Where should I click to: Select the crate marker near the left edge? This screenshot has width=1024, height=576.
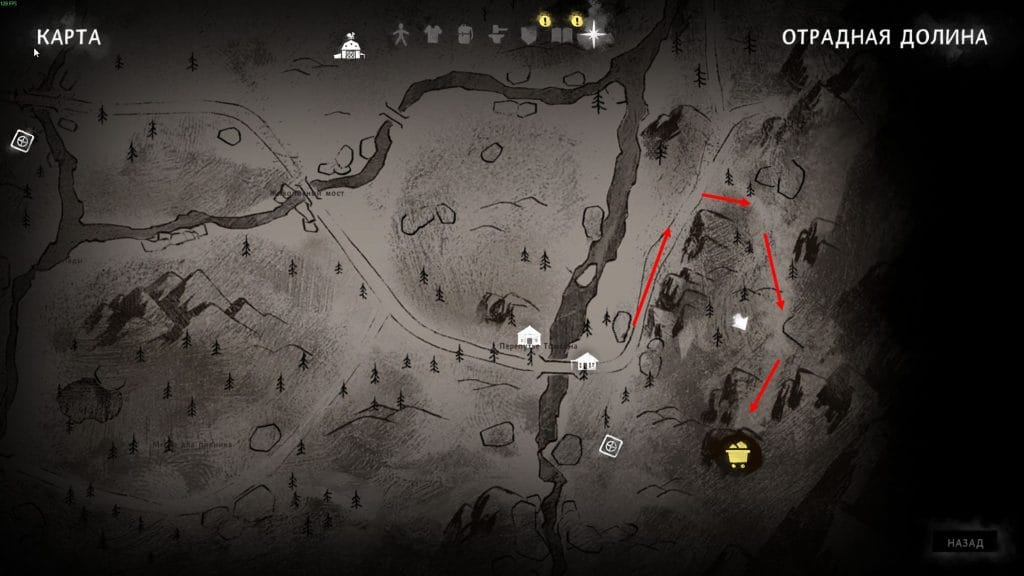pyautogui.click(x=22, y=141)
